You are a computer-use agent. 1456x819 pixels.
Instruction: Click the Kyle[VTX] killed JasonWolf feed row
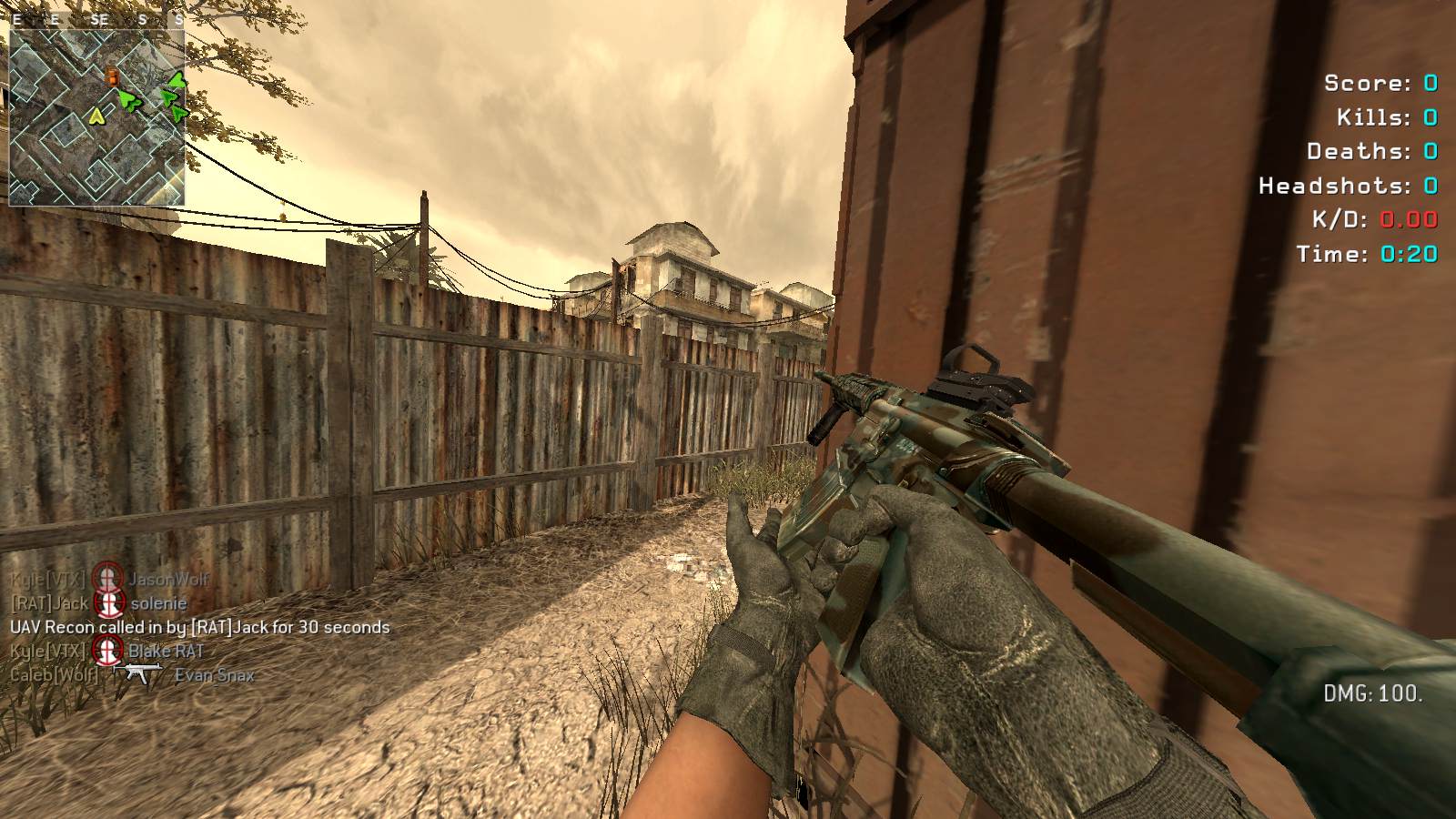(x=109, y=579)
